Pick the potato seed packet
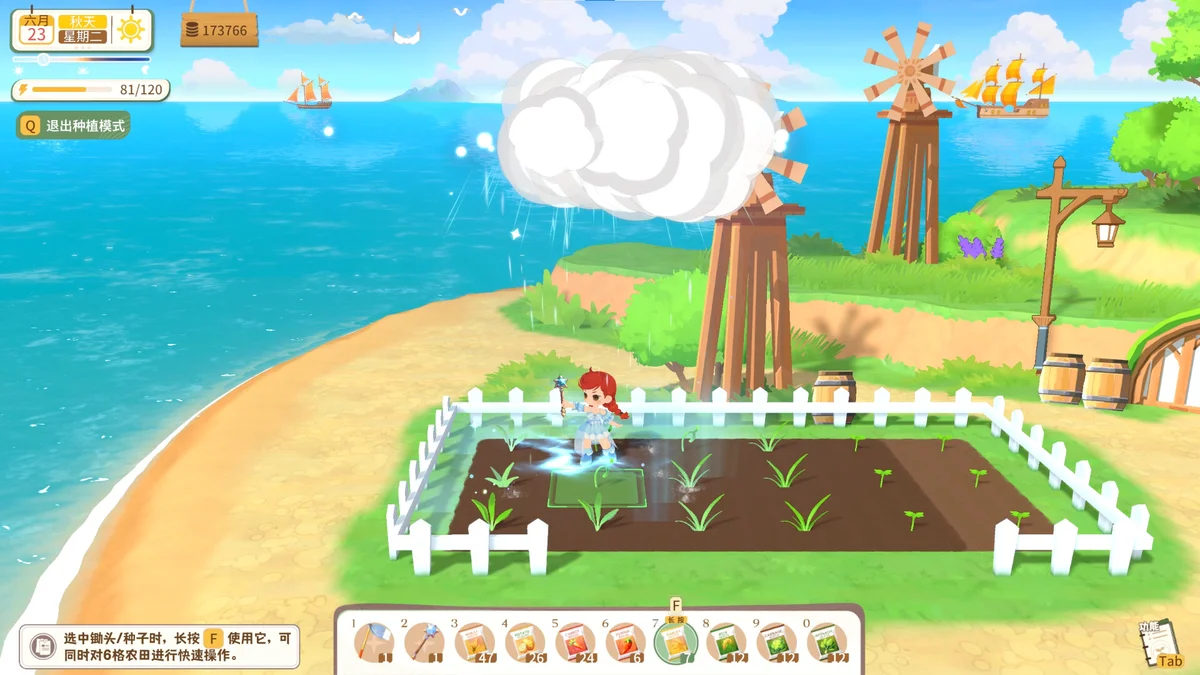 click(x=525, y=642)
